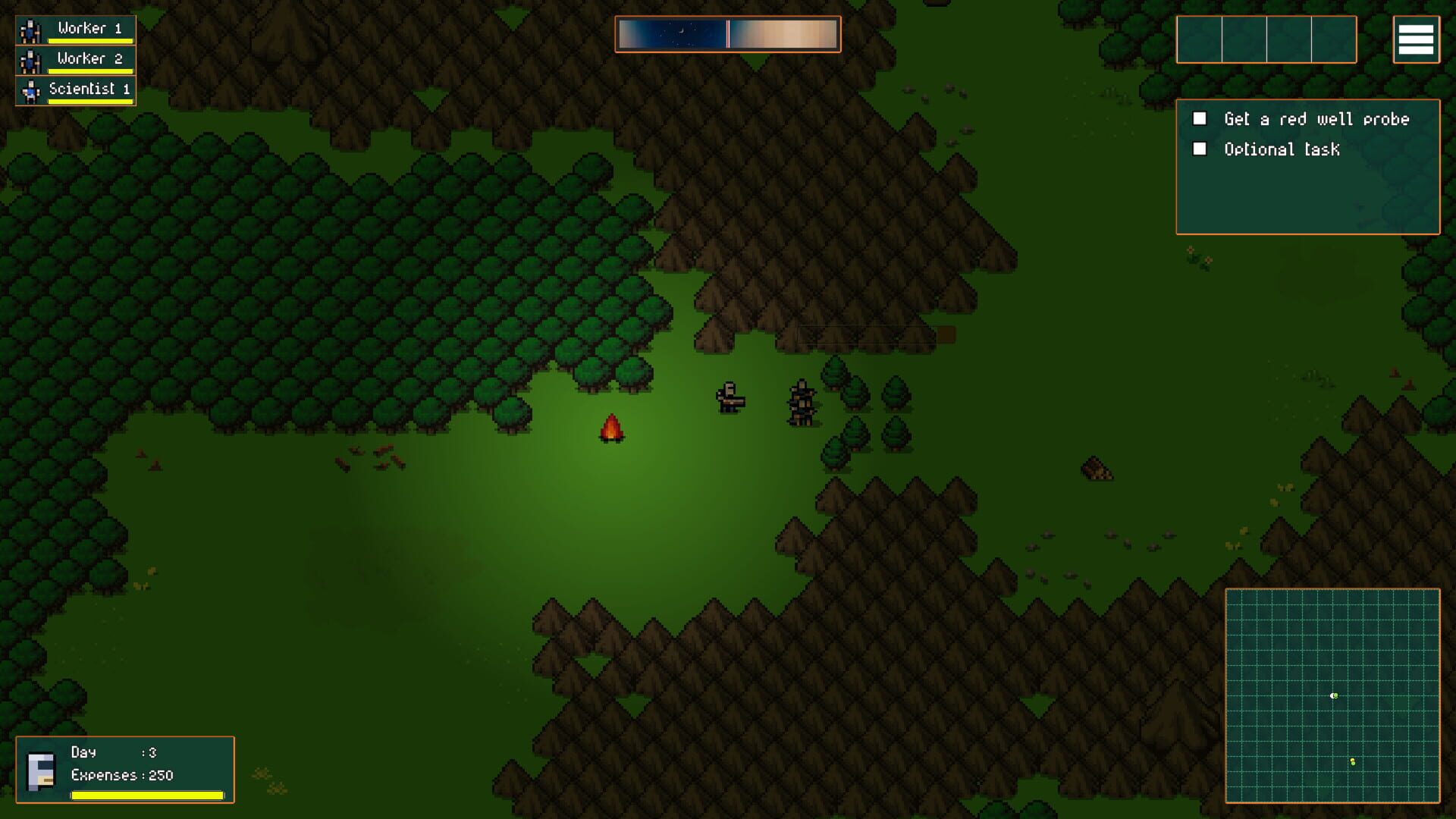1456x819 pixels.
Task: Select the Worker 2 portrait icon
Action: point(30,59)
